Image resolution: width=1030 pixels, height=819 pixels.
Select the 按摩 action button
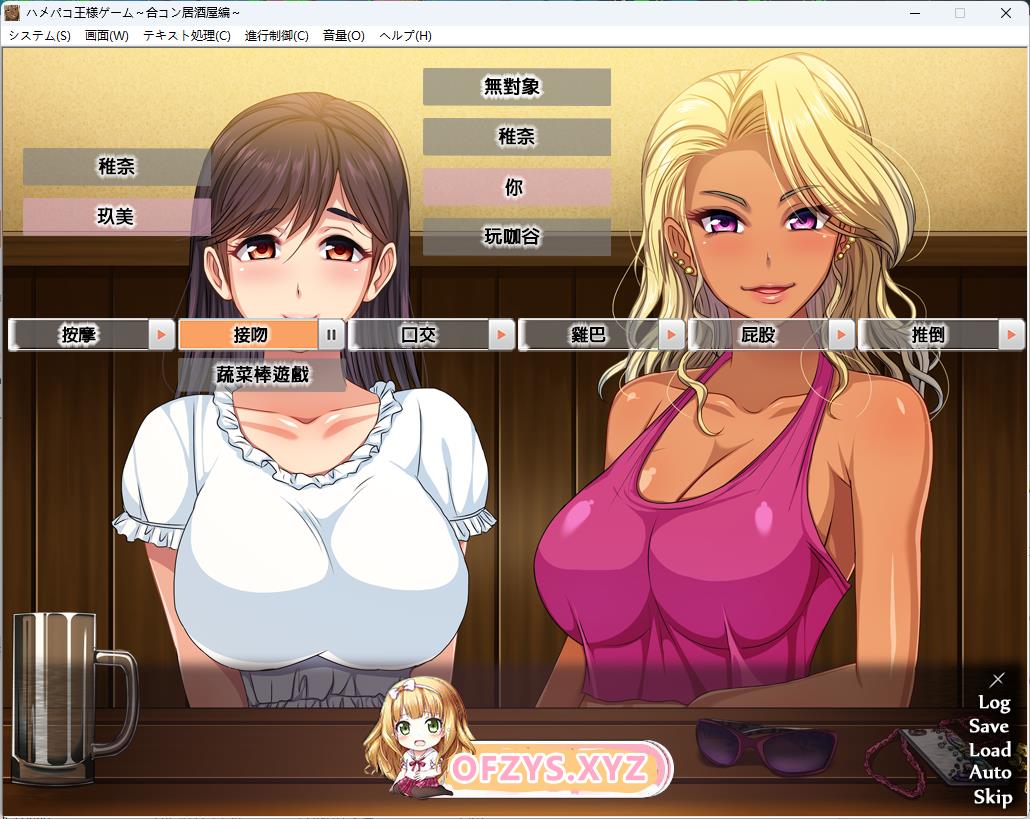[79, 335]
